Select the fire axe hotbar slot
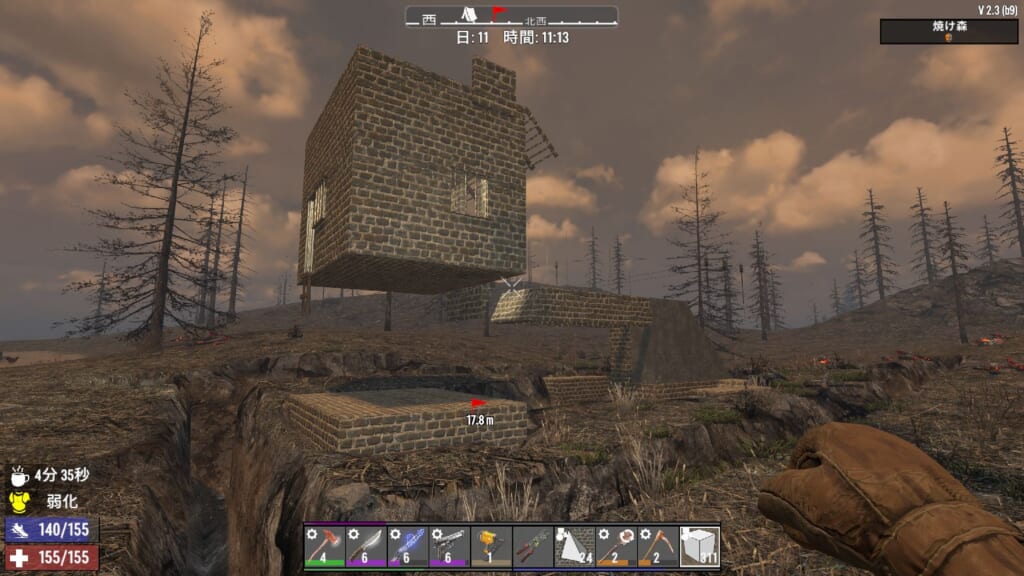 (x=324, y=546)
